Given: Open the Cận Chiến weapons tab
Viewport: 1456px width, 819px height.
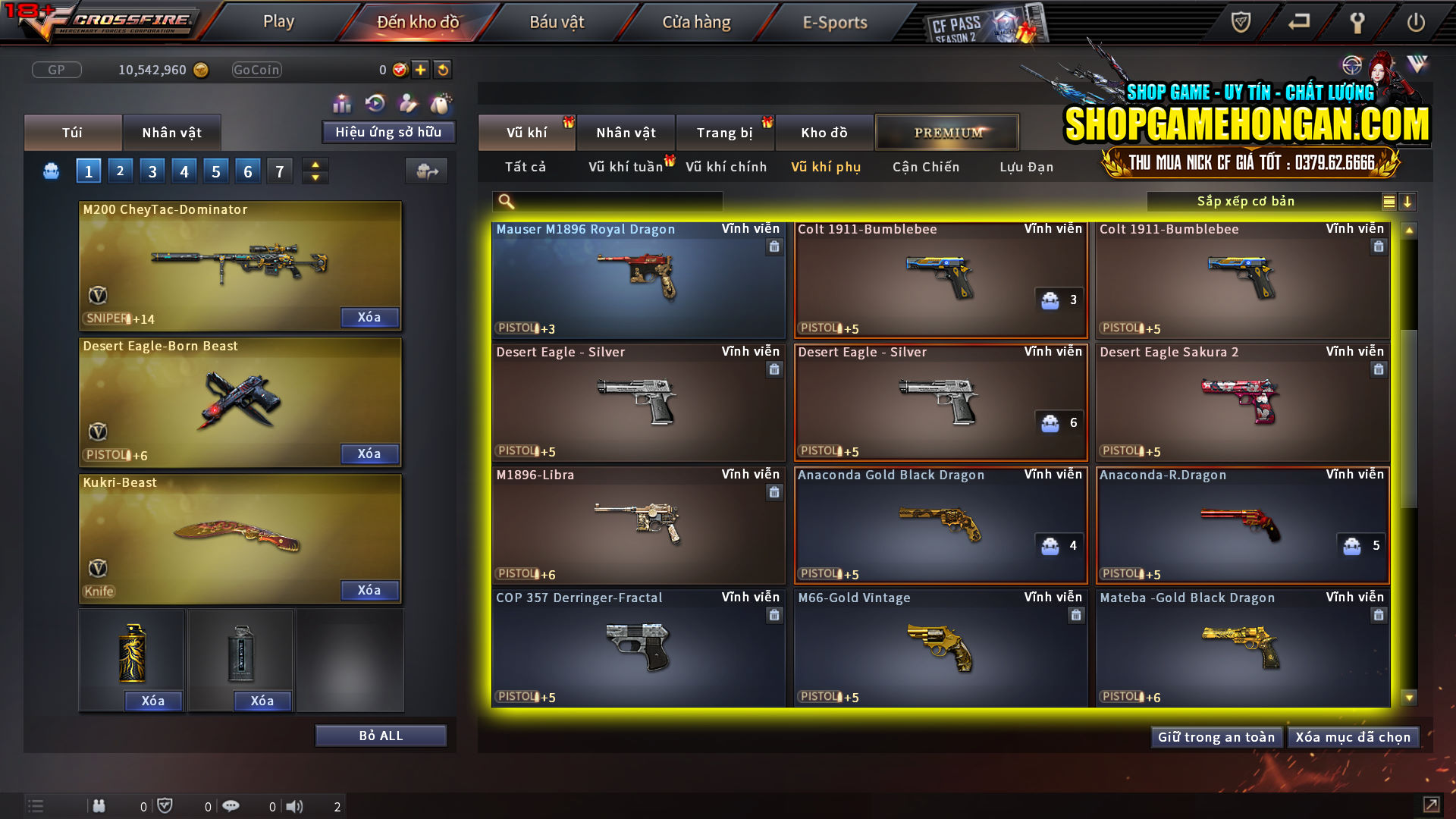Looking at the screenshot, I should [925, 167].
